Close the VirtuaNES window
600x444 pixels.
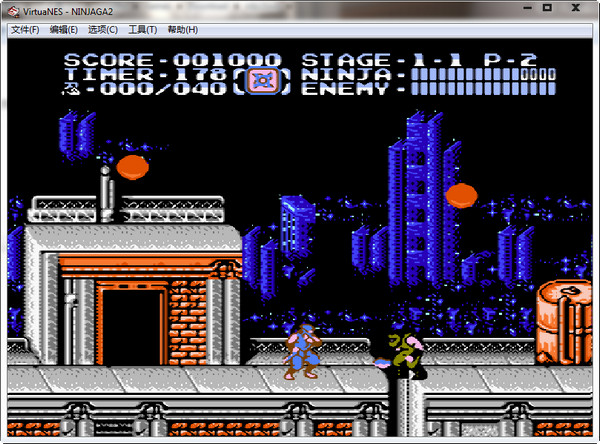[x=576, y=9]
